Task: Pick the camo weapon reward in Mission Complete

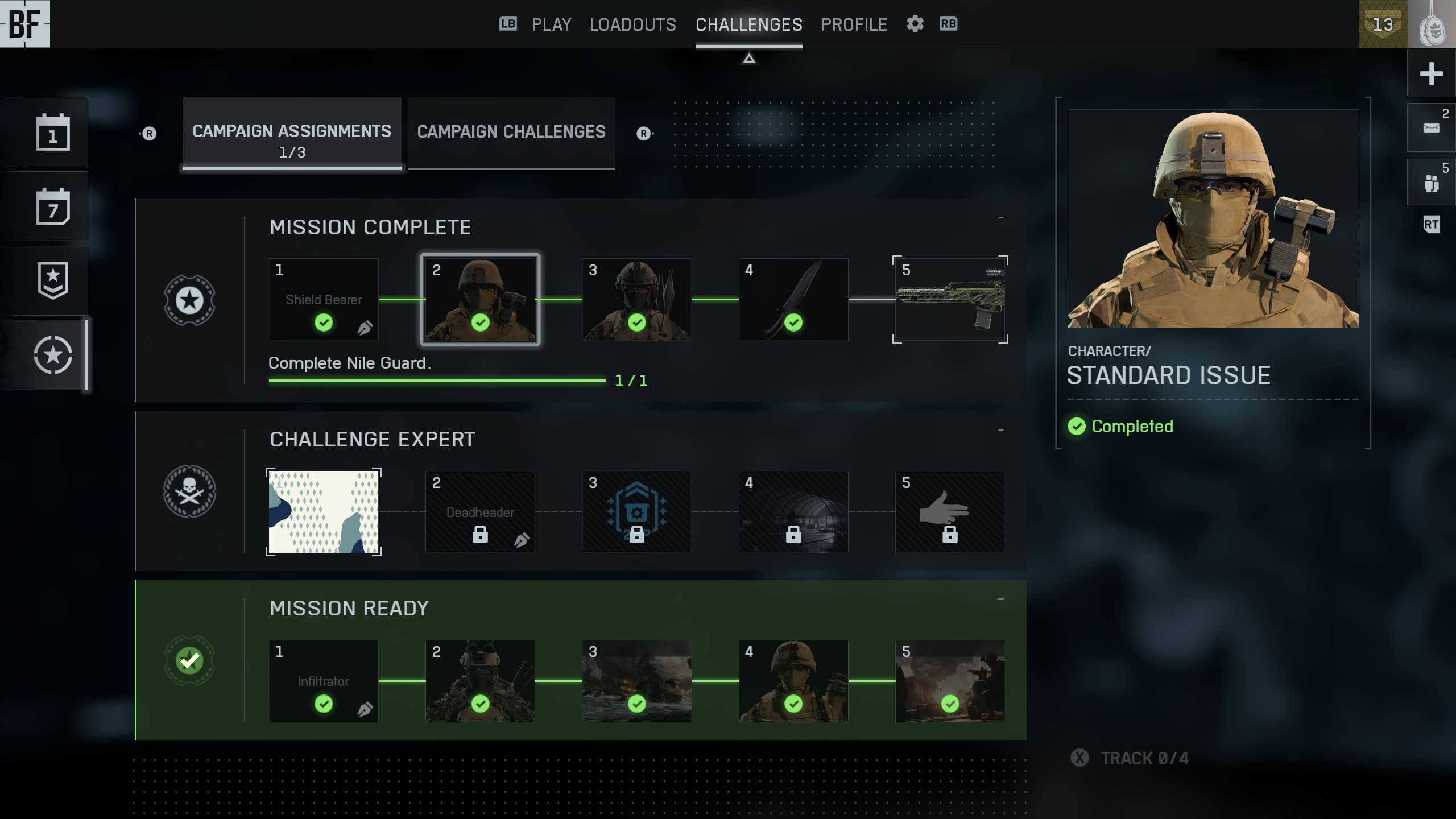Action: pyautogui.click(x=950, y=300)
